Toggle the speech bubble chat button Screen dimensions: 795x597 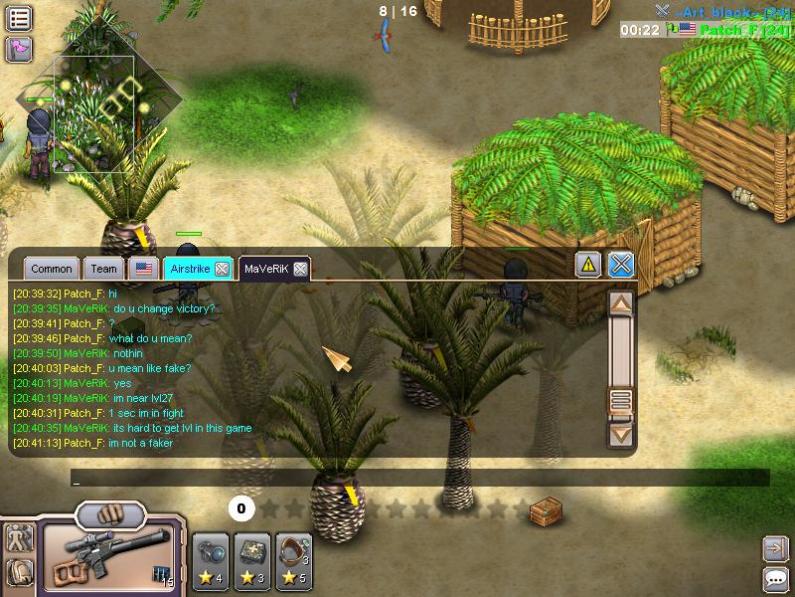coord(775,578)
